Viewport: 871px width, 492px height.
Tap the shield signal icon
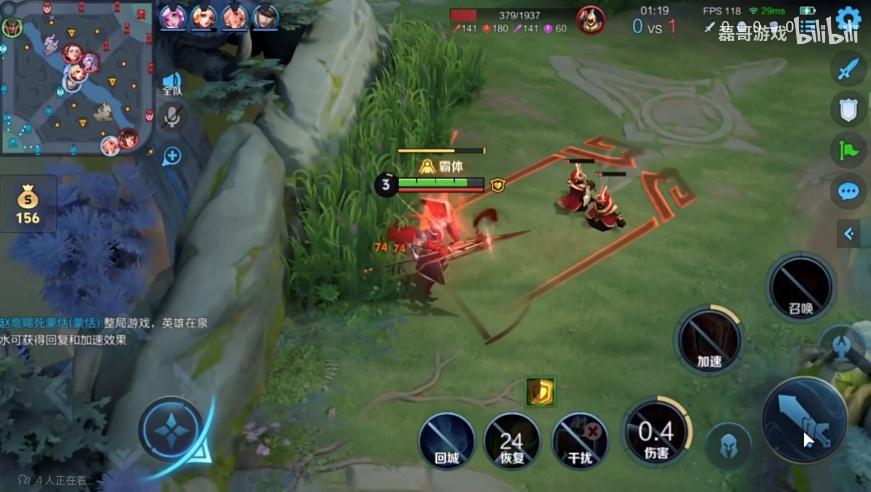[x=849, y=109]
